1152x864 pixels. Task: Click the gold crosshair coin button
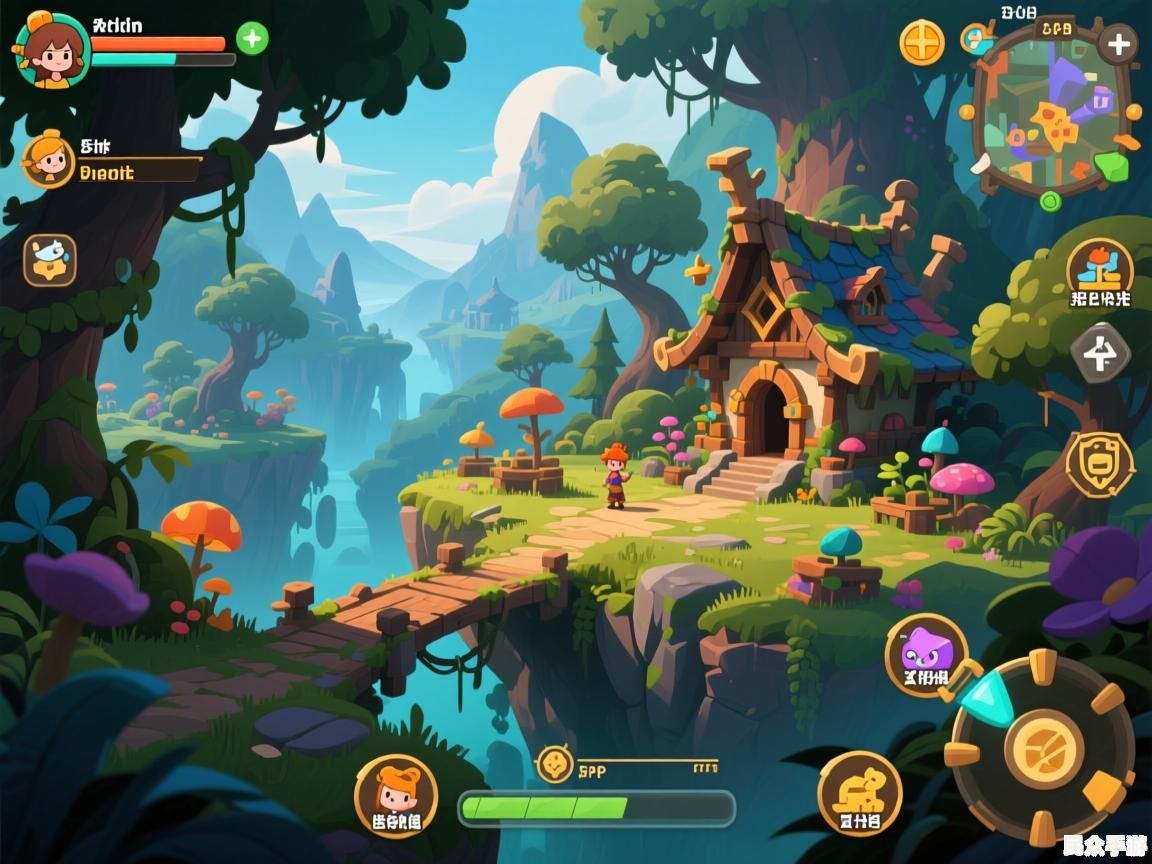coord(922,43)
